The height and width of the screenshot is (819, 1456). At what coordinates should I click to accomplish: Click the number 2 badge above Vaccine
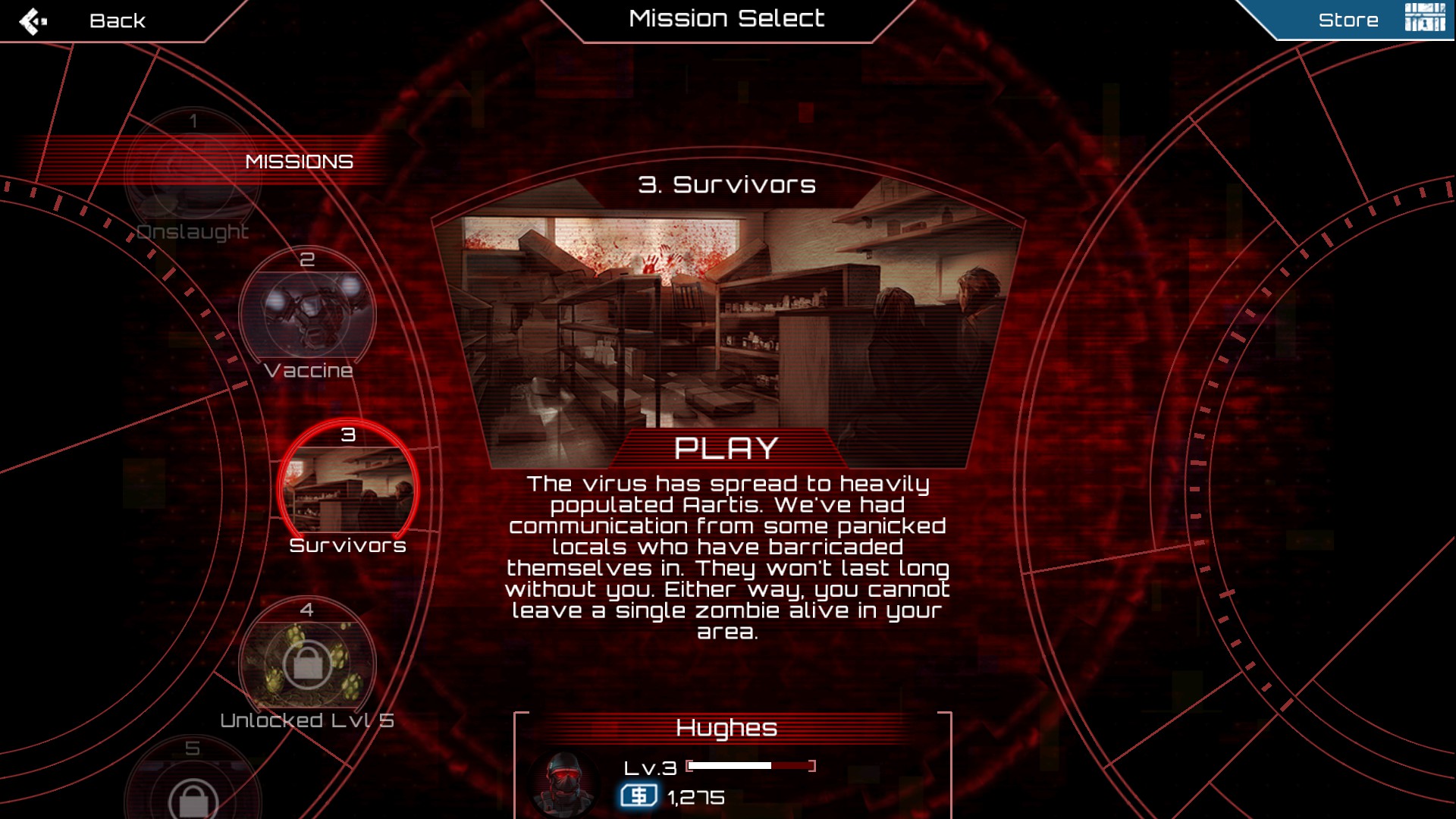point(308,260)
